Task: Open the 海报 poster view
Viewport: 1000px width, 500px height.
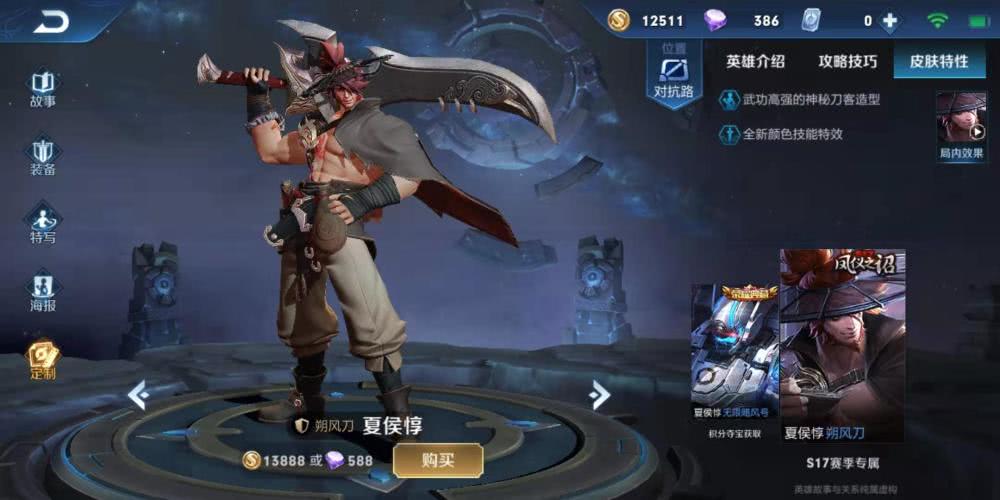Action: click(x=43, y=292)
